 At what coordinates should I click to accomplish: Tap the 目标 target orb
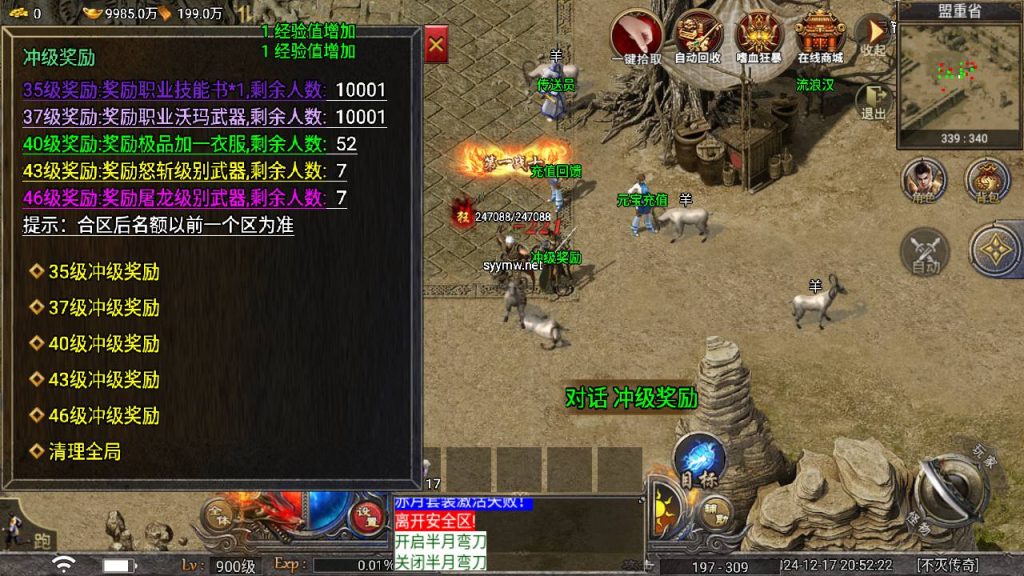tap(698, 460)
